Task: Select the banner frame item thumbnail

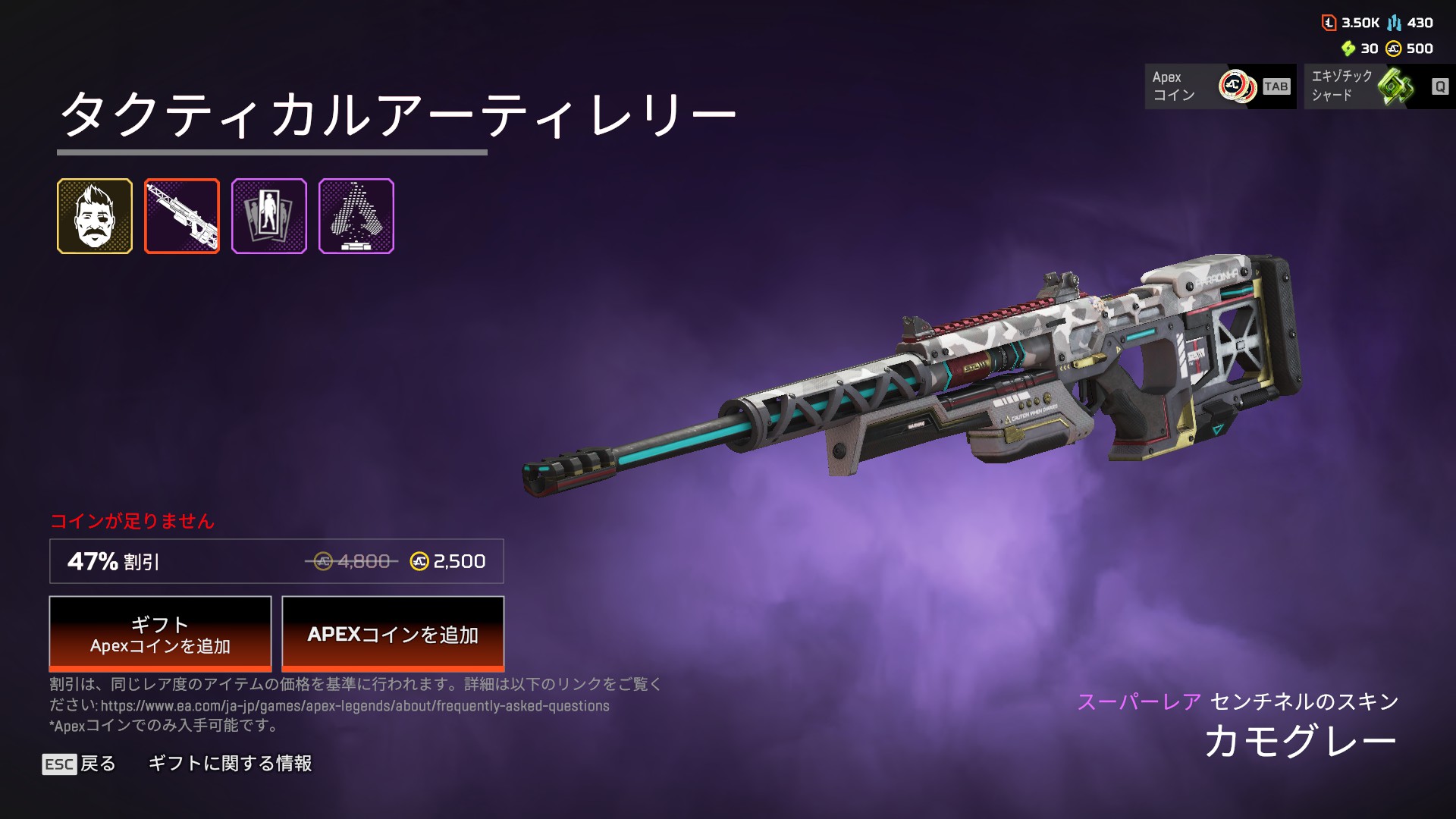Action: 269,216
